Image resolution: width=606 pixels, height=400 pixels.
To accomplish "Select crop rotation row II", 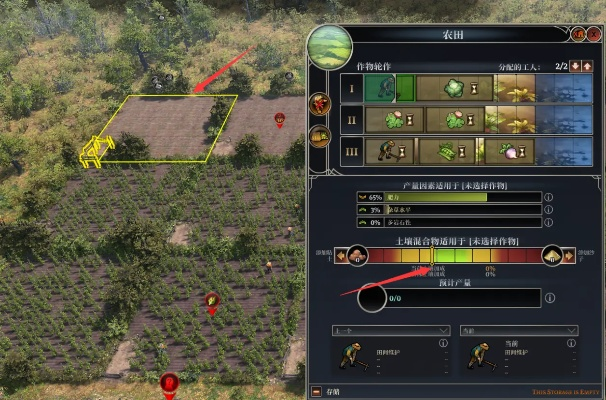I will pos(351,121).
